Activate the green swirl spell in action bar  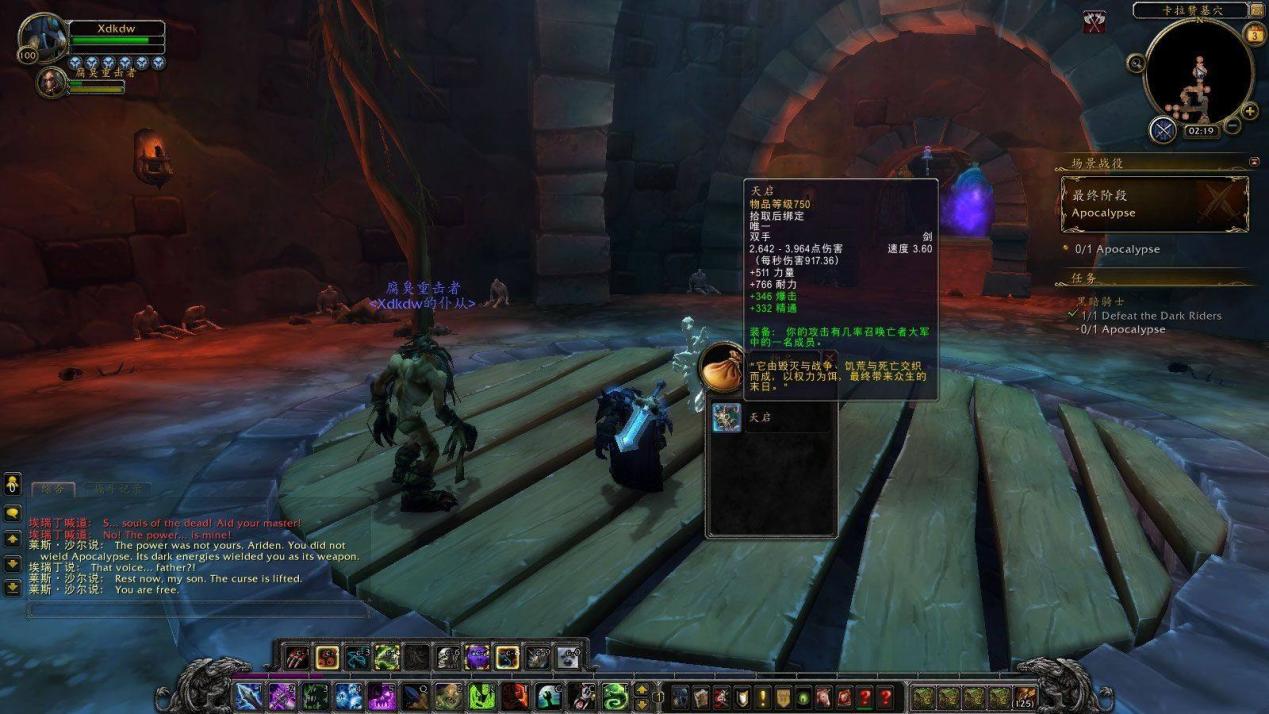[615, 696]
